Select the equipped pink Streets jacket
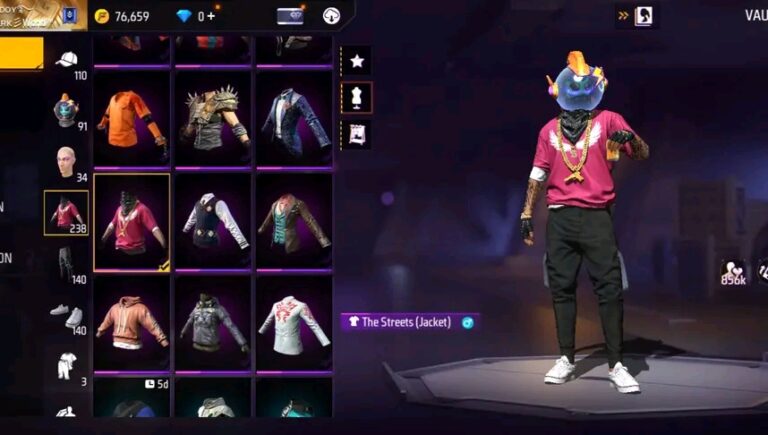This screenshot has width=768, height=435. pos(132,222)
